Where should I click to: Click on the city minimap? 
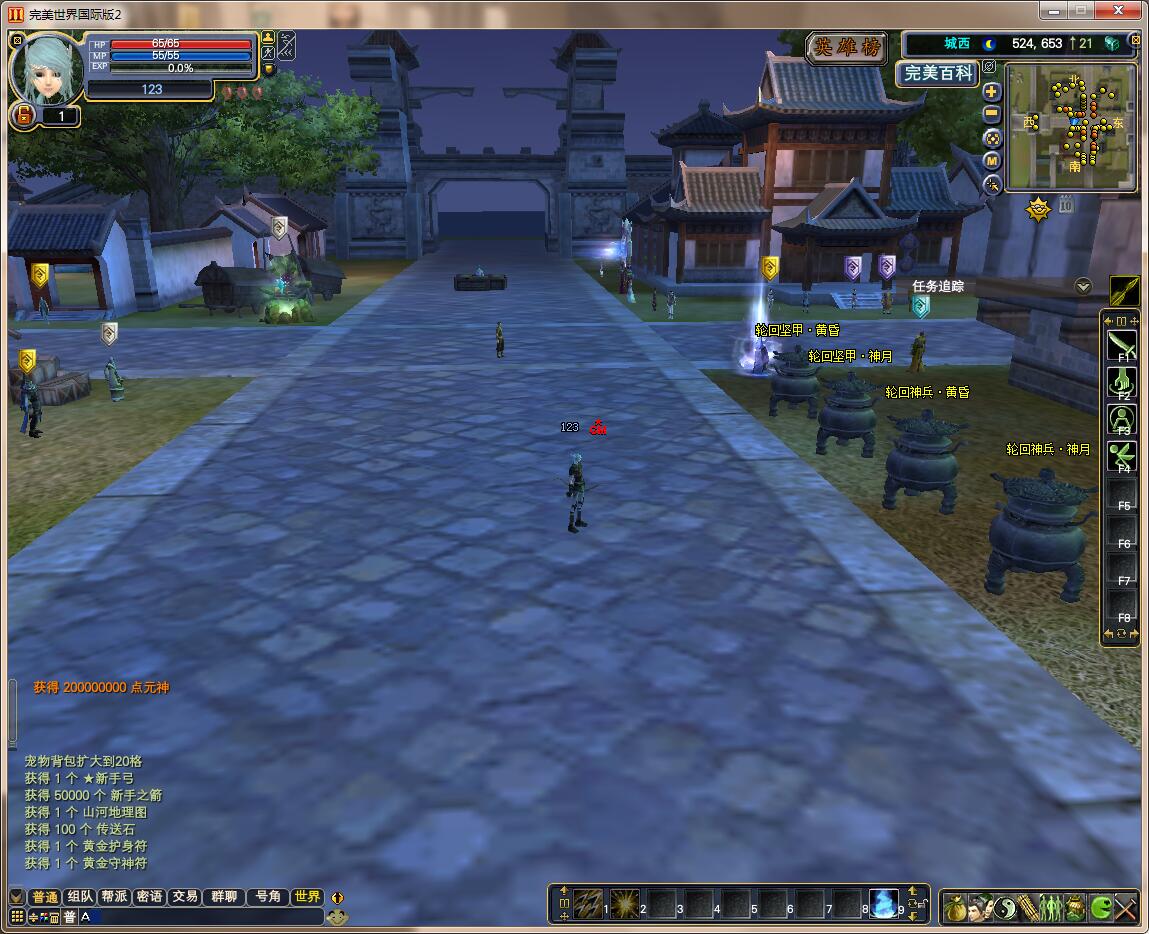pyautogui.click(x=1071, y=126)
